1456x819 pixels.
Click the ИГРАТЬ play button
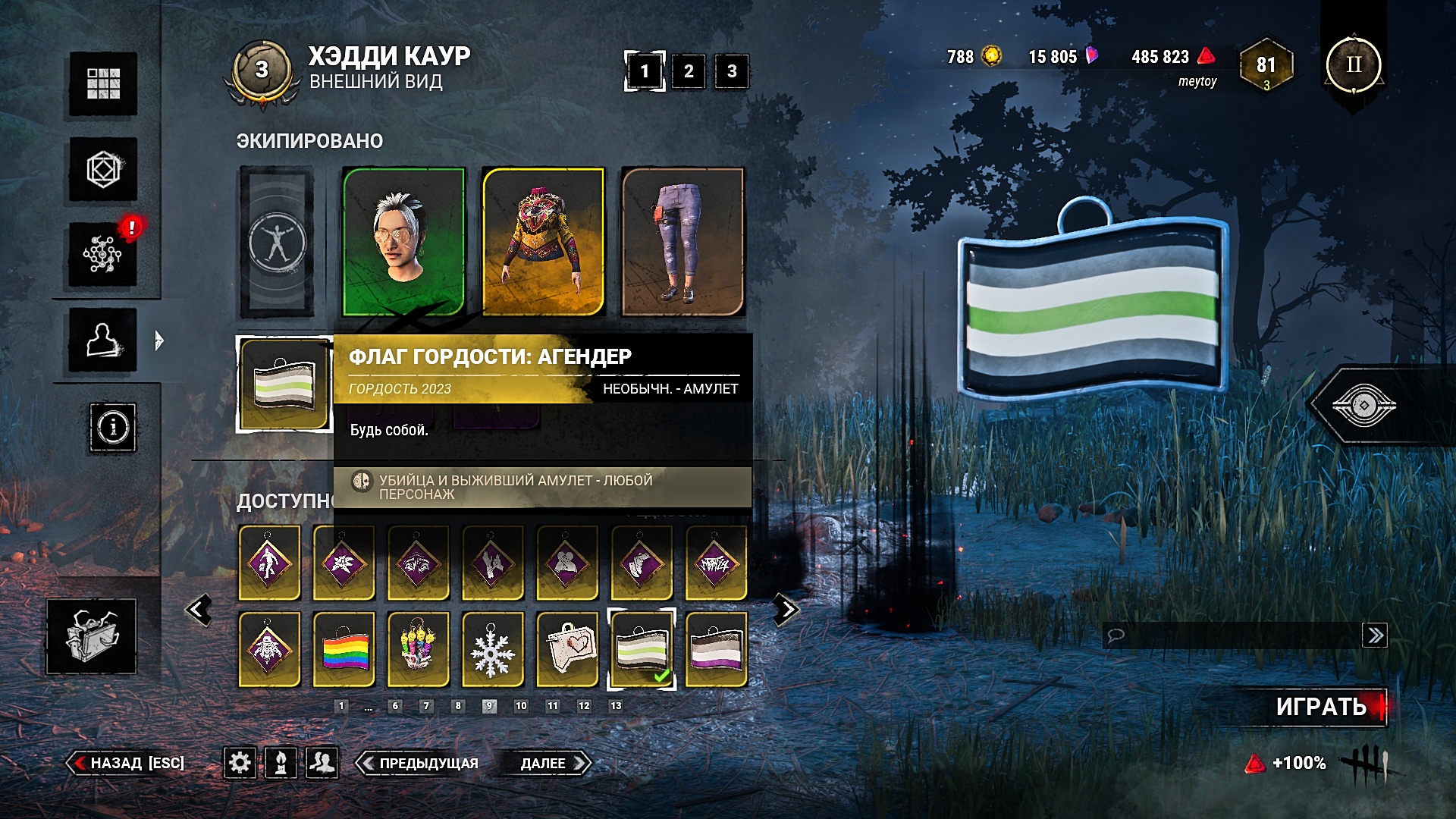pyautogui.click(x=1321, y=707)
